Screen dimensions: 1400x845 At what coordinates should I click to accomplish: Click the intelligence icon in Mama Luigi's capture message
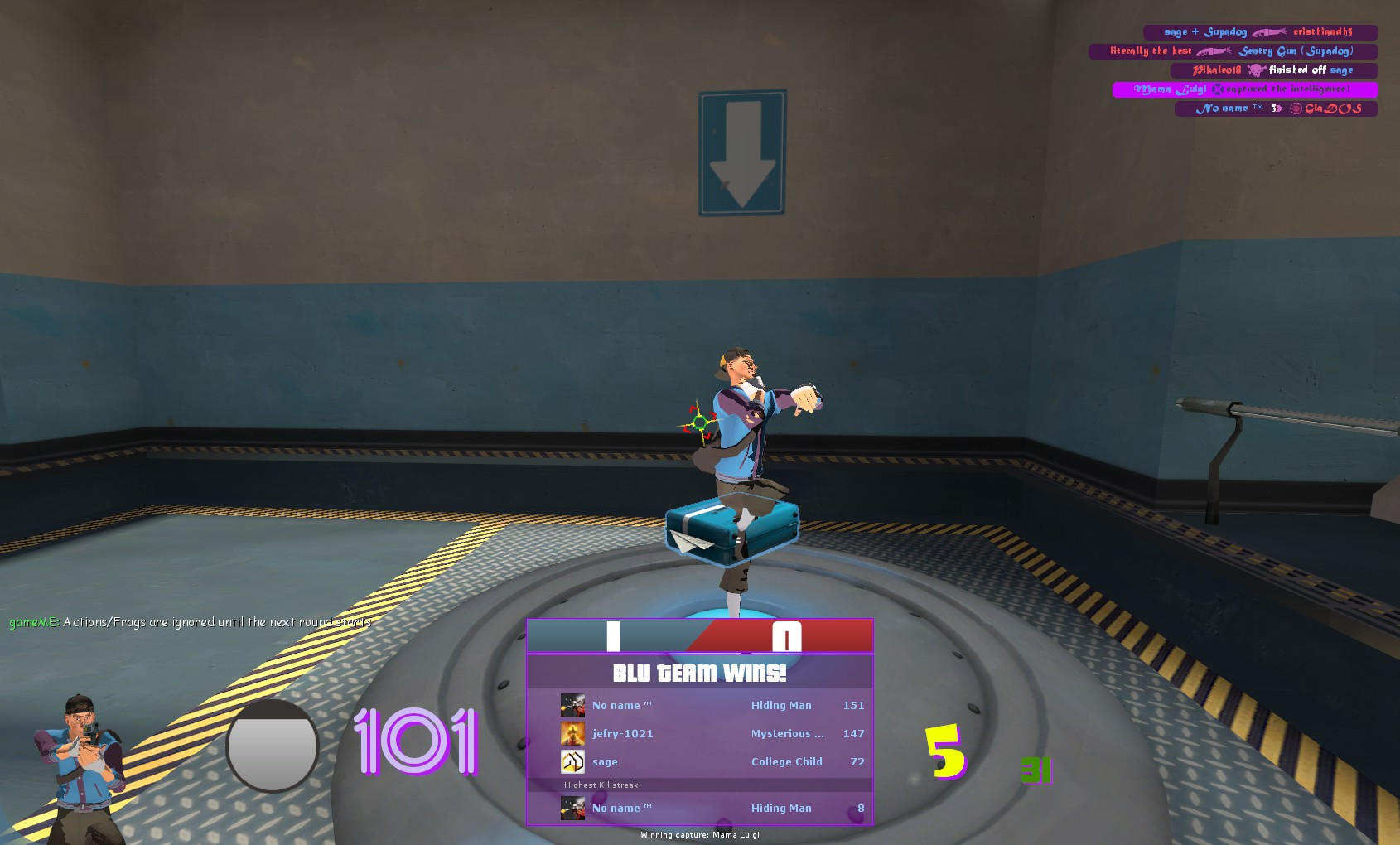click(x=1218, y=89)
